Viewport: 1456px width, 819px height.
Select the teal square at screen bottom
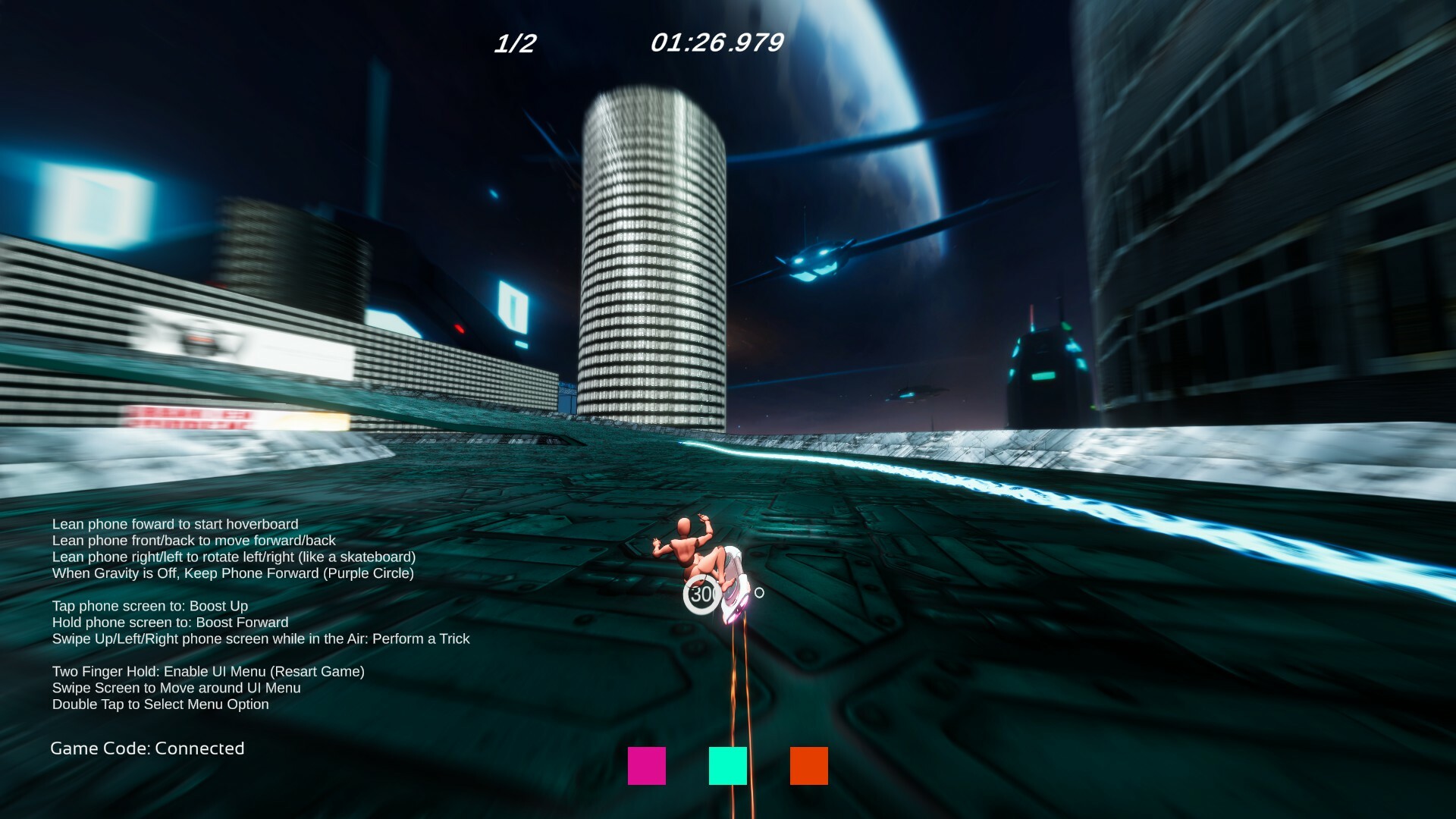pos(727,767)
